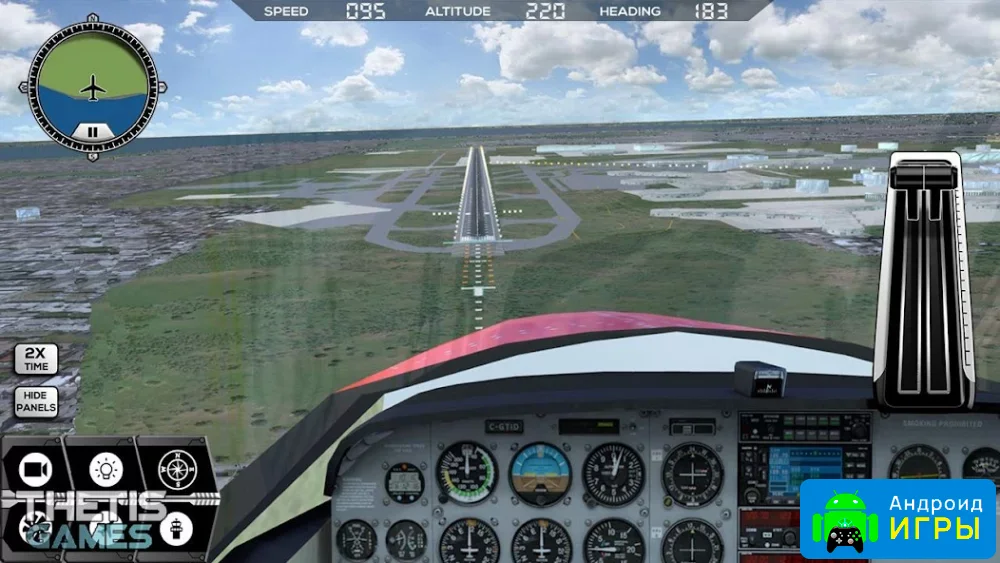
Task: Switch camera with the video camera icon
Action: tap(36, 468)
